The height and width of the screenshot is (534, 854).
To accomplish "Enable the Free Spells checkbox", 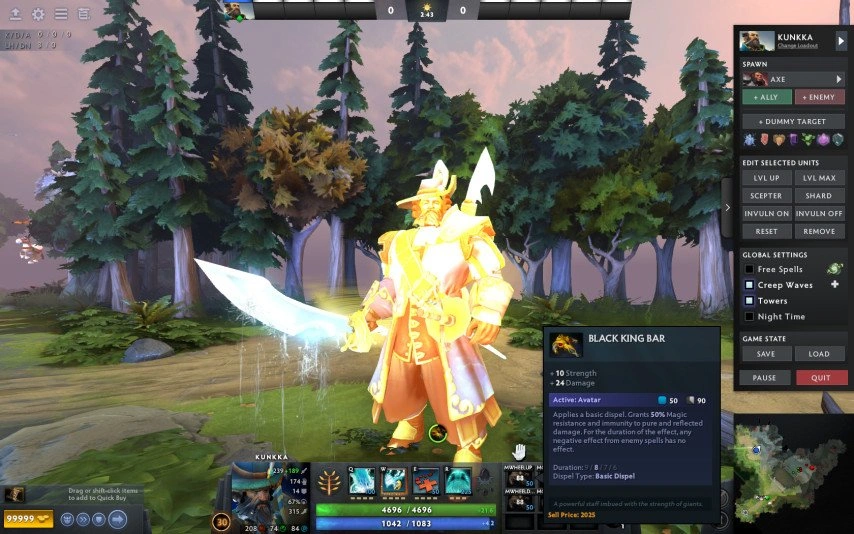I will point(748,270).
